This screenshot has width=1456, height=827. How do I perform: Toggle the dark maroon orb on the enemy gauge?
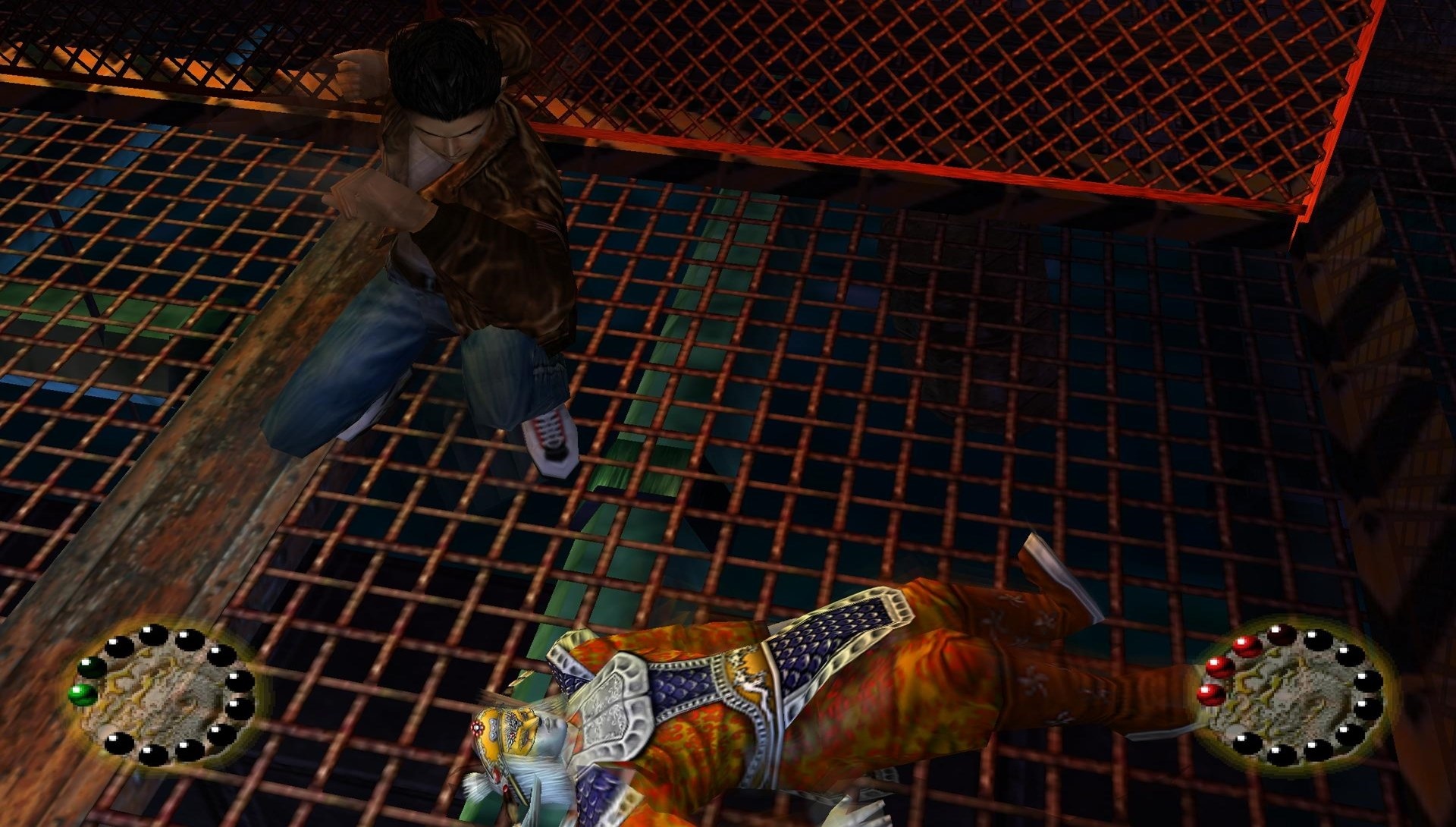pyautogui.click(x=1281, y=635)
